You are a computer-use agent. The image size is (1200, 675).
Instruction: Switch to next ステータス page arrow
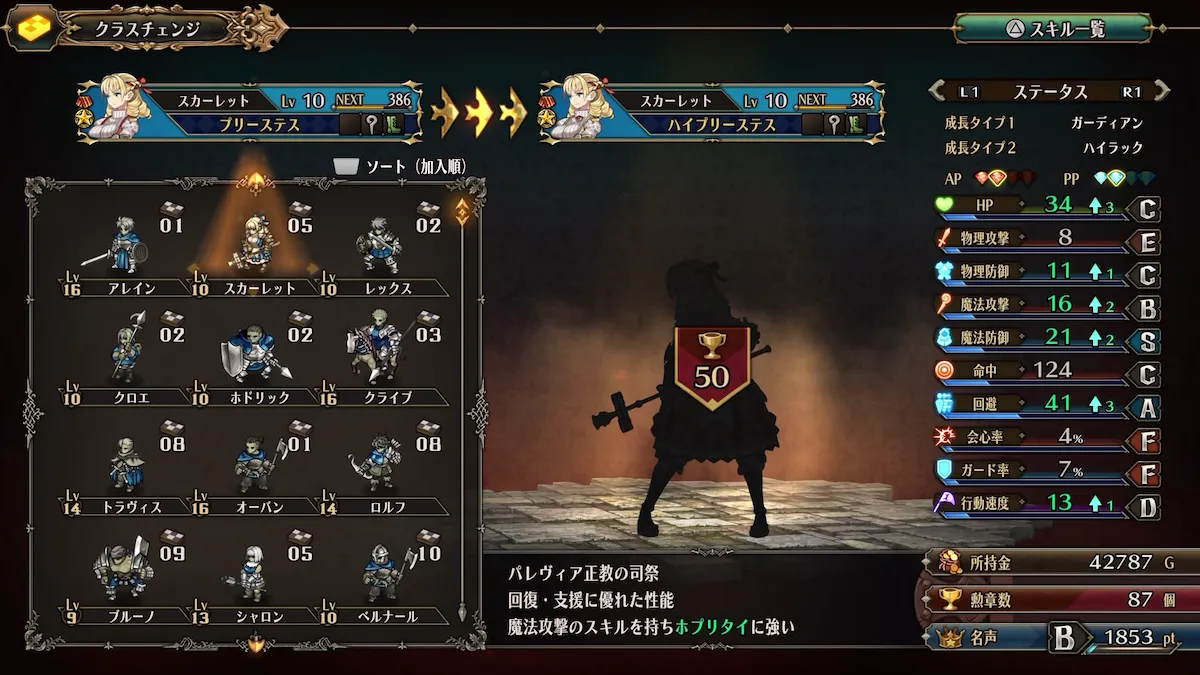coord(1160,92)
